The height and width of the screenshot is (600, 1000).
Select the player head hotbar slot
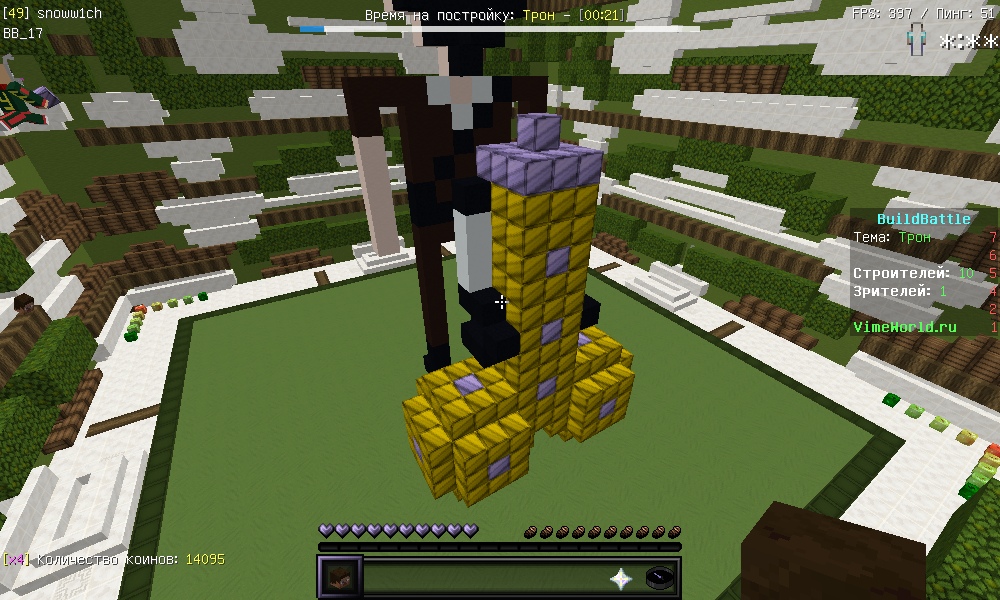coord(340,578)
